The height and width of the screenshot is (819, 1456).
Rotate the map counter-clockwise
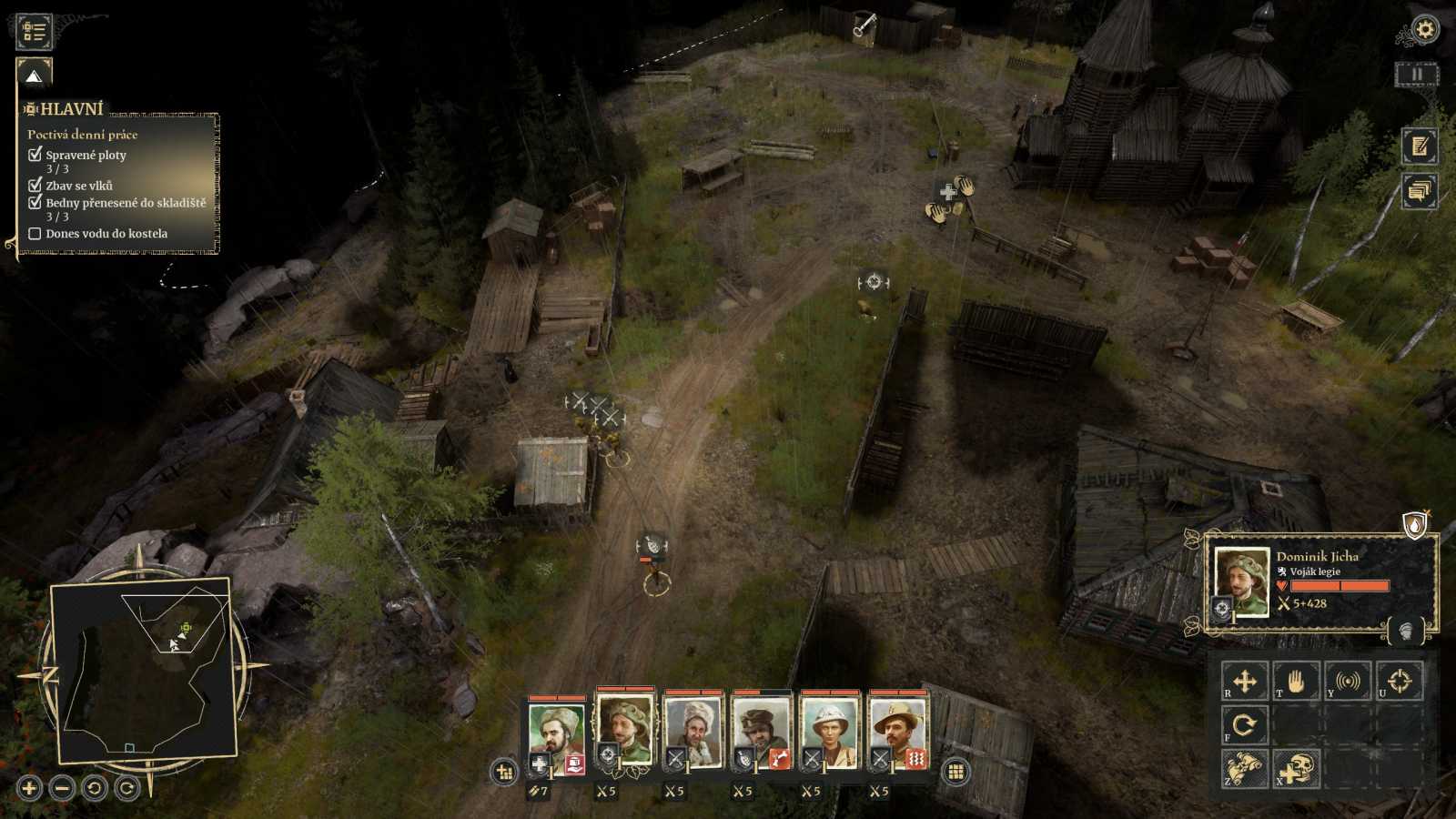pyautogui.click(x=95, y=788)
